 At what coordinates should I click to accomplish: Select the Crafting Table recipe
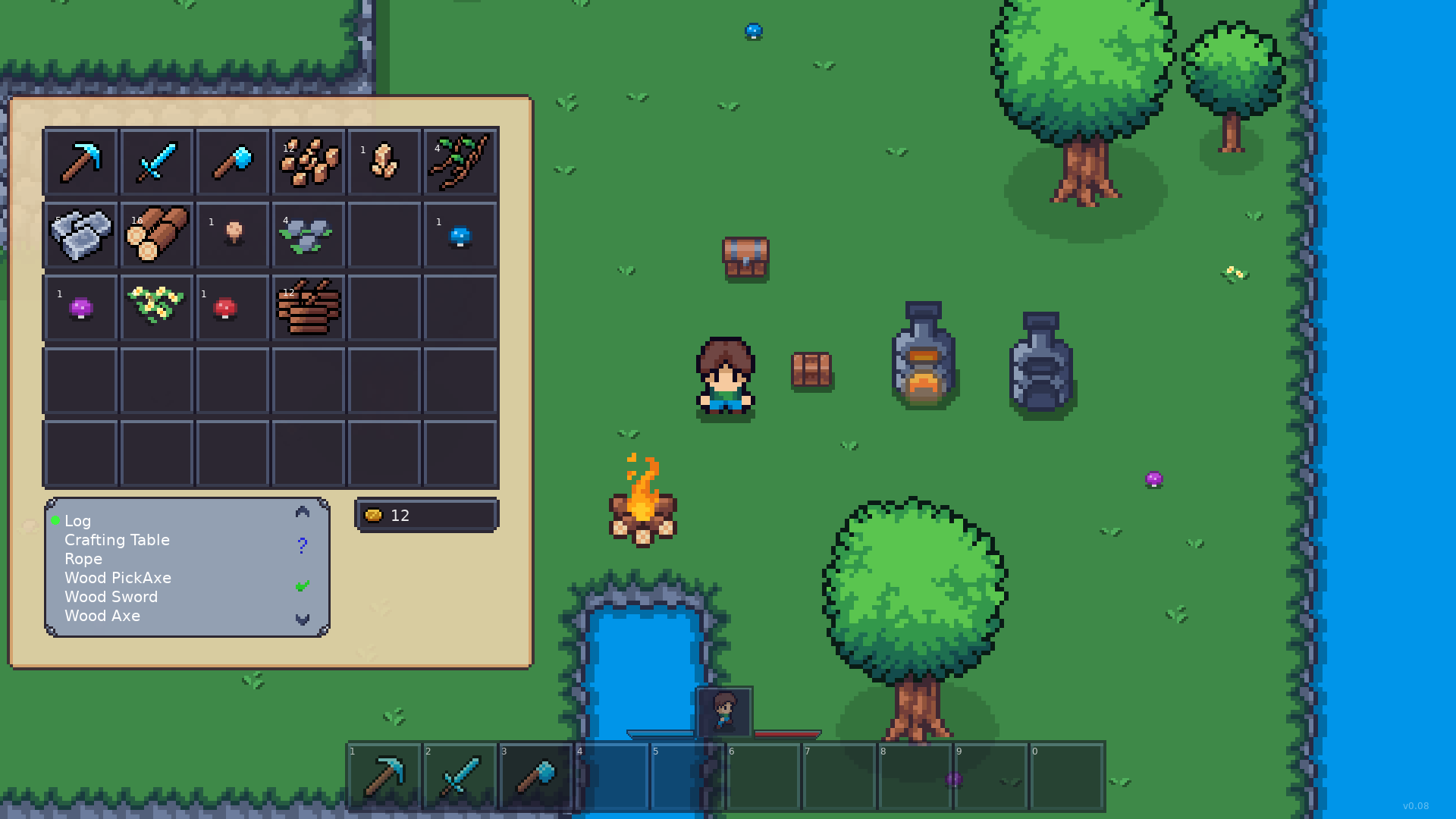(117, 540)
